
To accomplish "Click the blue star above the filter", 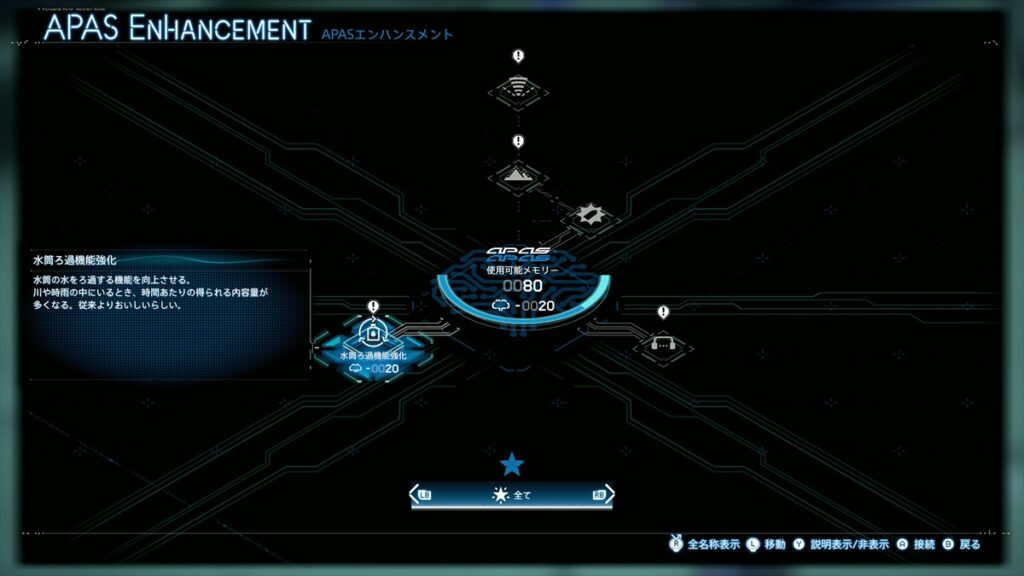I will (x=512, y=463).
